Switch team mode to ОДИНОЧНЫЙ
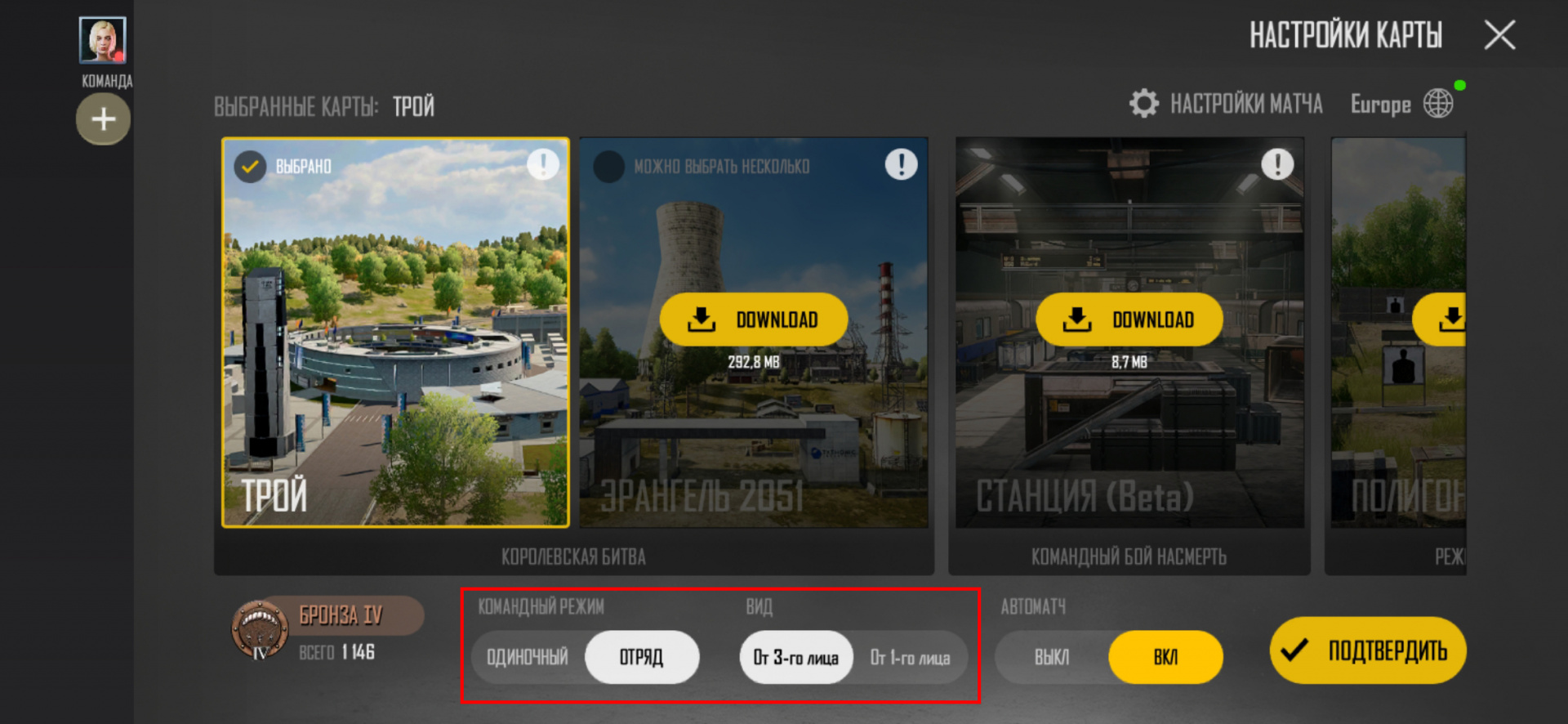1568x724 pixels. point(528,656)
